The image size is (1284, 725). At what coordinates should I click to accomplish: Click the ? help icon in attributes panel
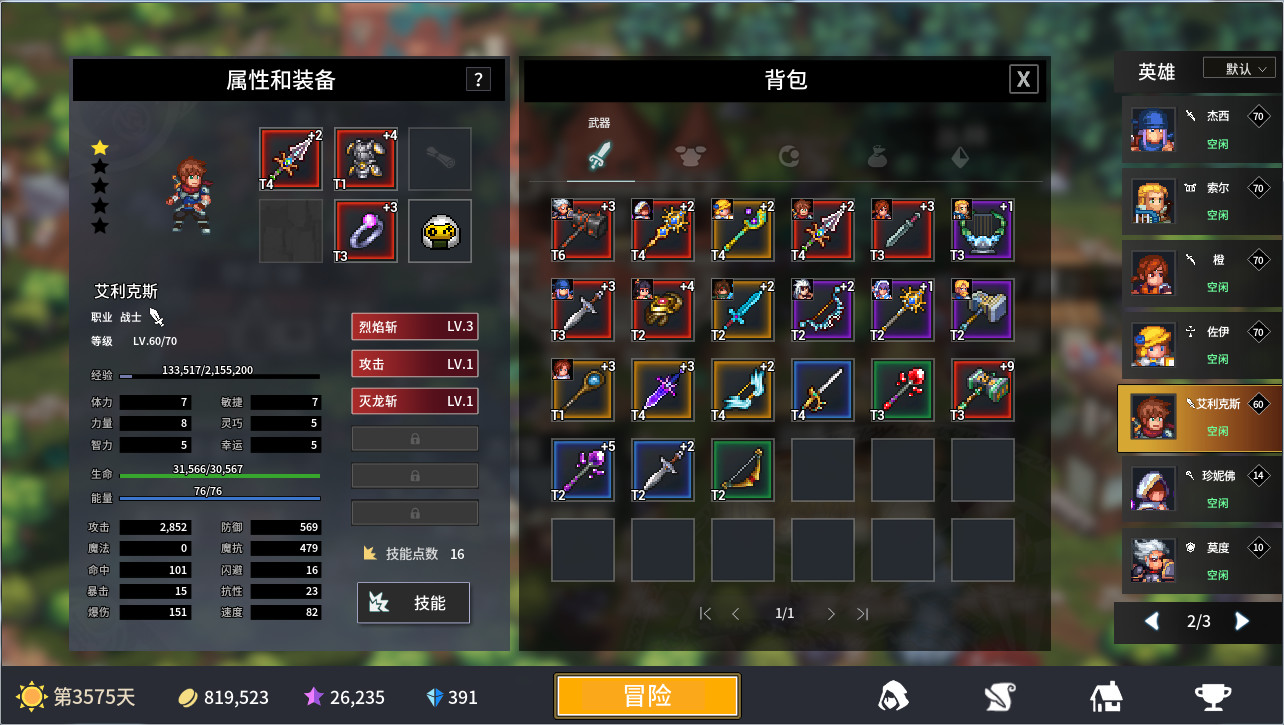point(479,80)
